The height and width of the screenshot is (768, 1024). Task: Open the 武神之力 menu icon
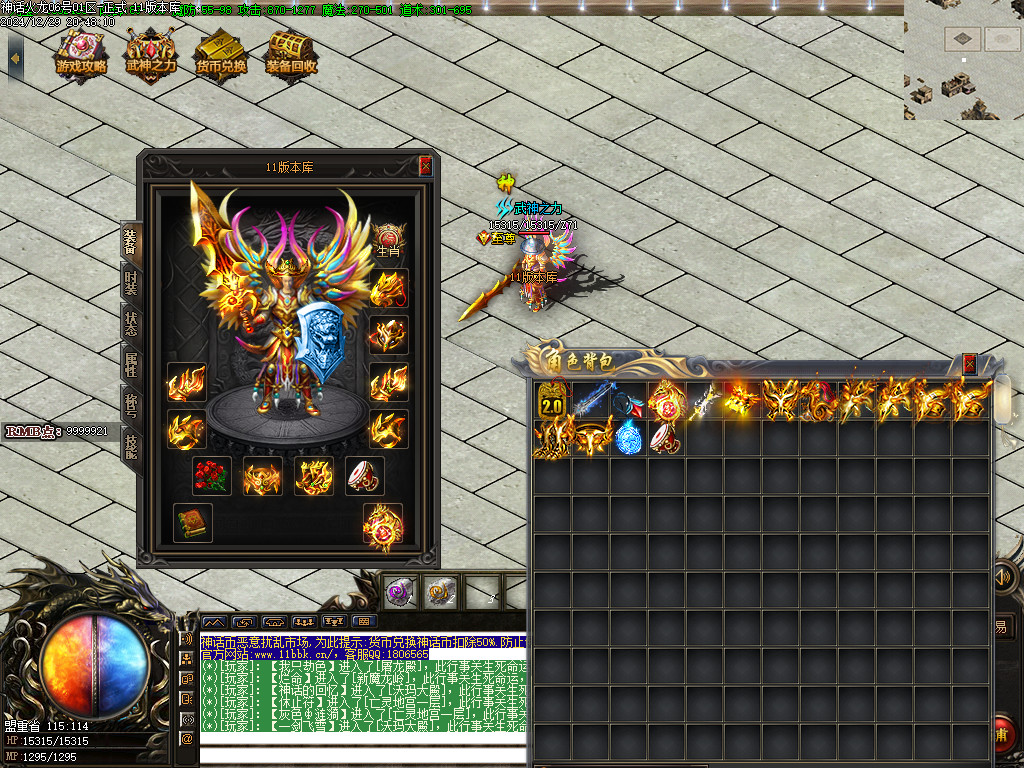tap(151, 55)
